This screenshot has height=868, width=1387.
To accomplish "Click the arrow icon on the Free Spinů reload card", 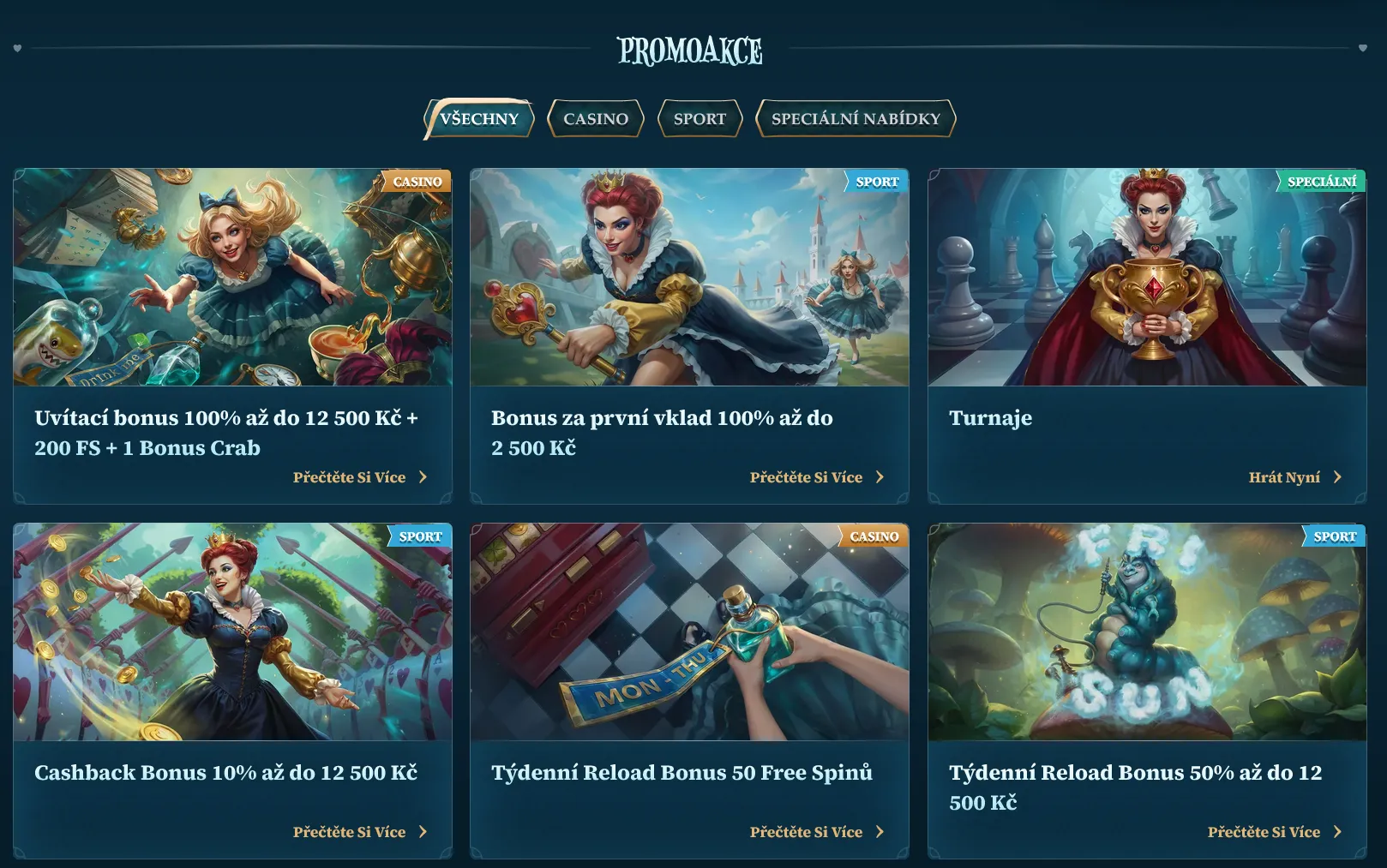I will click(880, 831).
